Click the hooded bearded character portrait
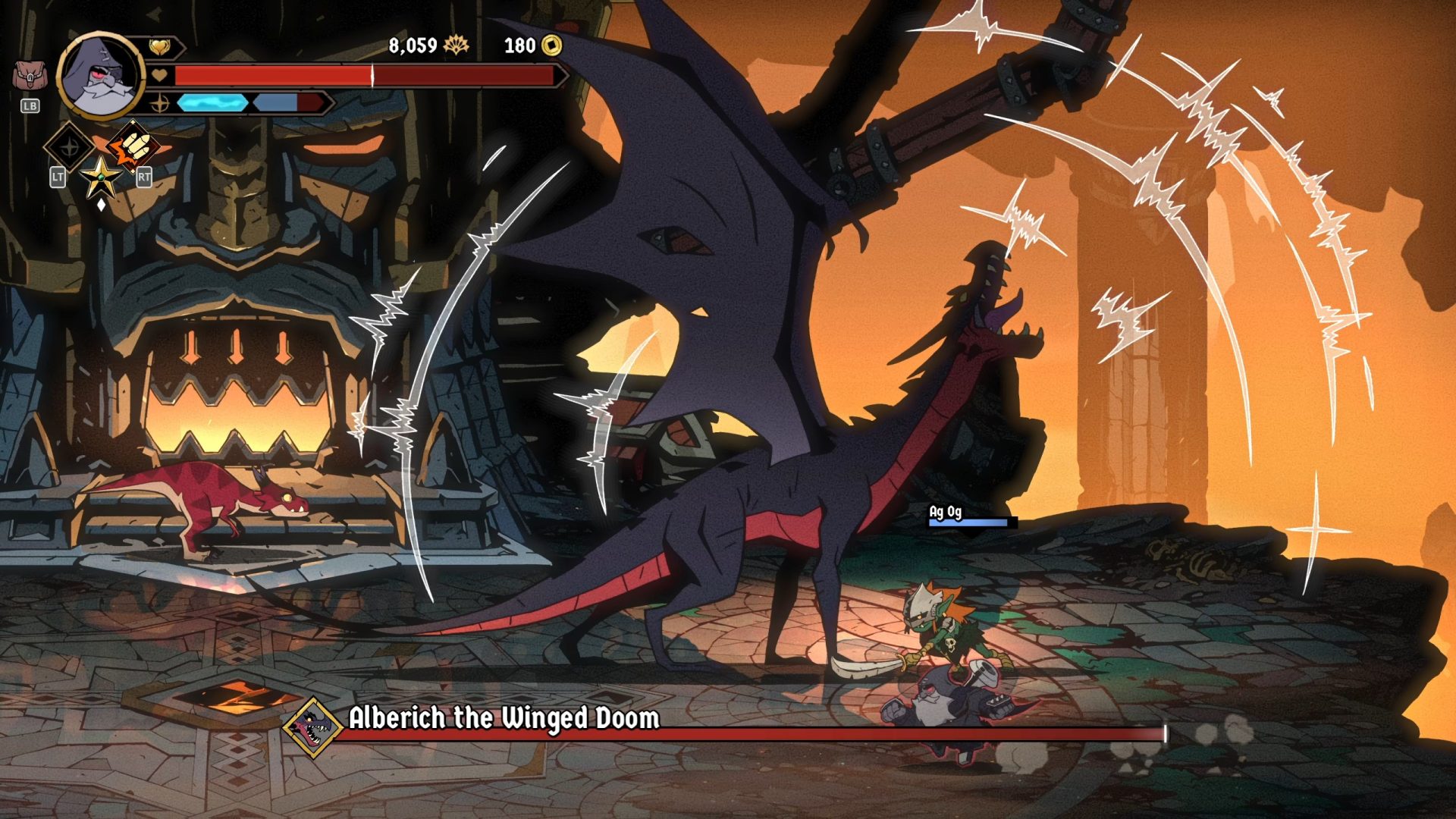The height and width of the screenshot is (819, 1456). 101,76
